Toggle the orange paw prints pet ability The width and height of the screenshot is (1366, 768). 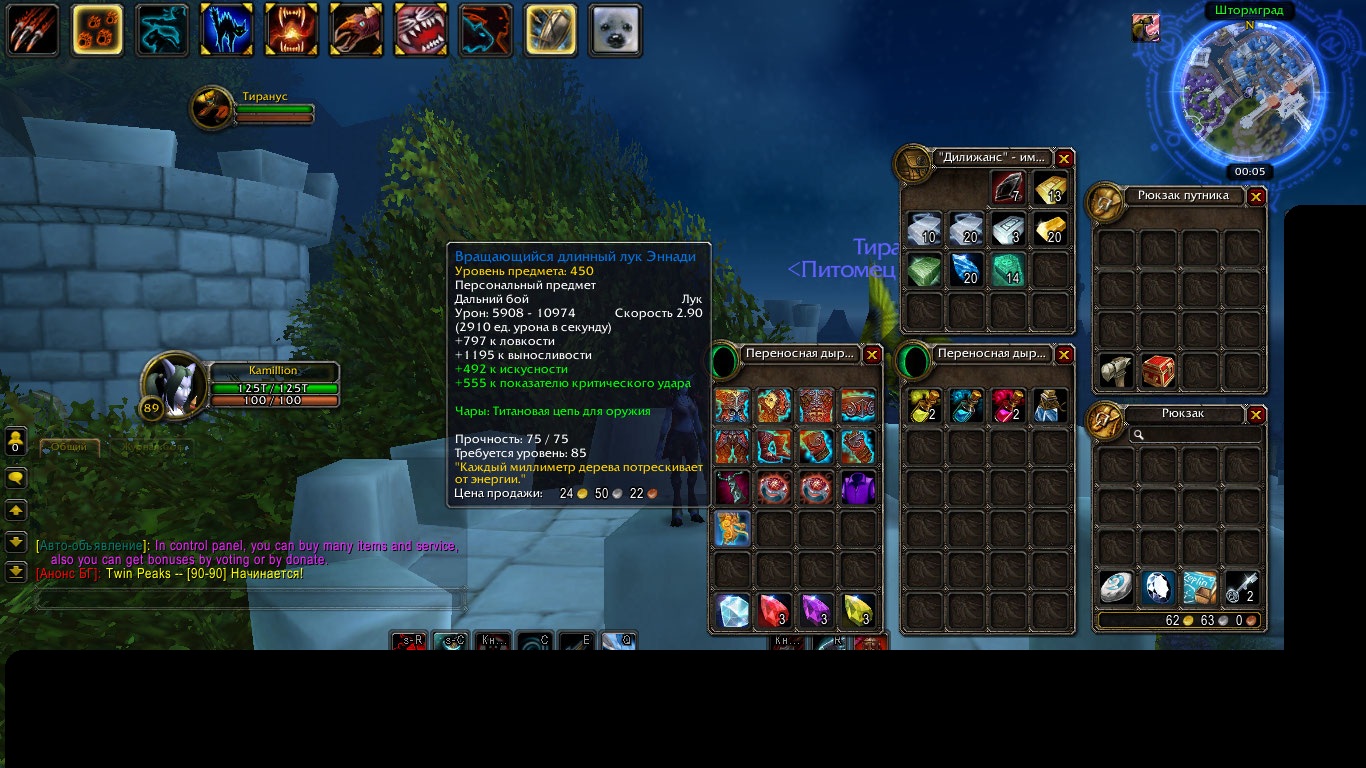point(97,30)
